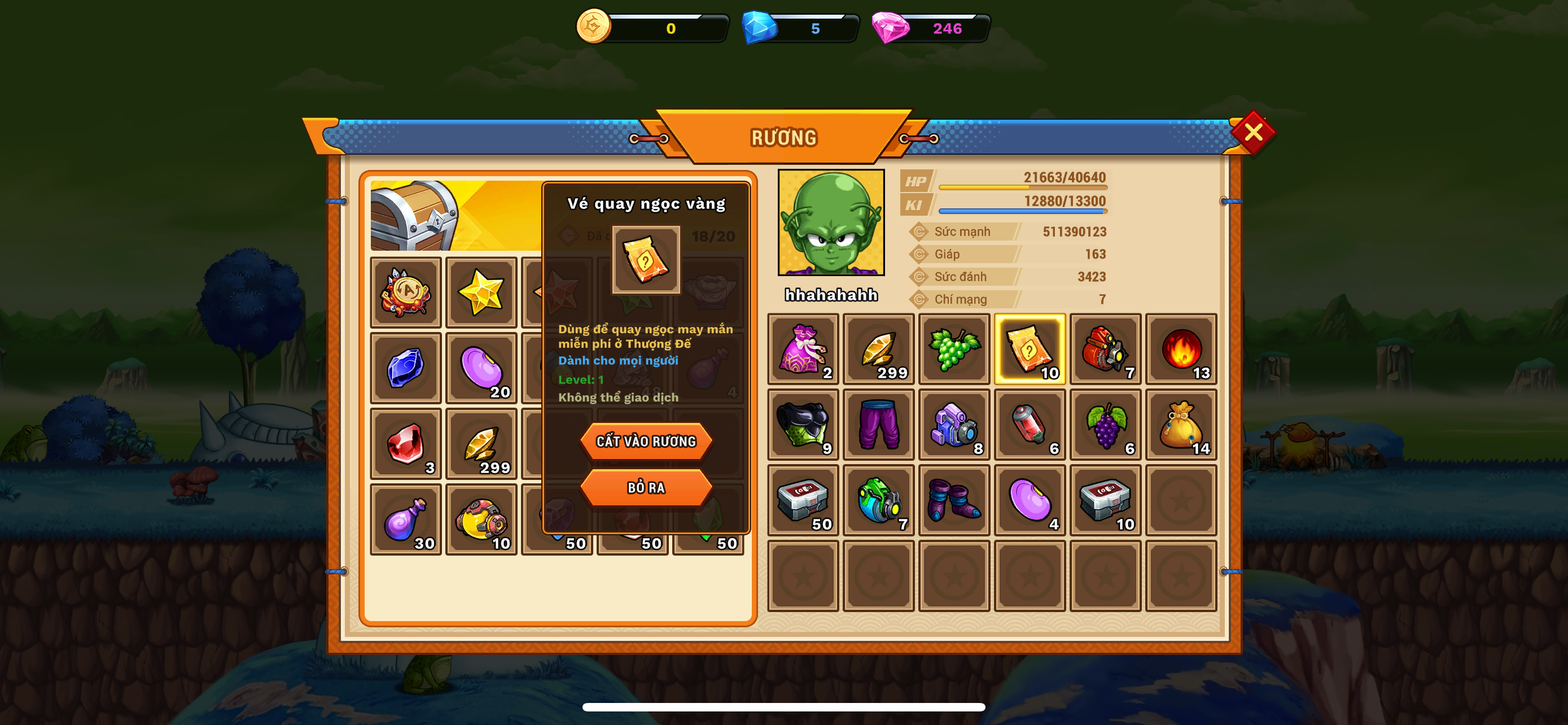The image size is (1568, 725).
Task: Select the highlighted golden ticket slot
Action: (1030, 350)
